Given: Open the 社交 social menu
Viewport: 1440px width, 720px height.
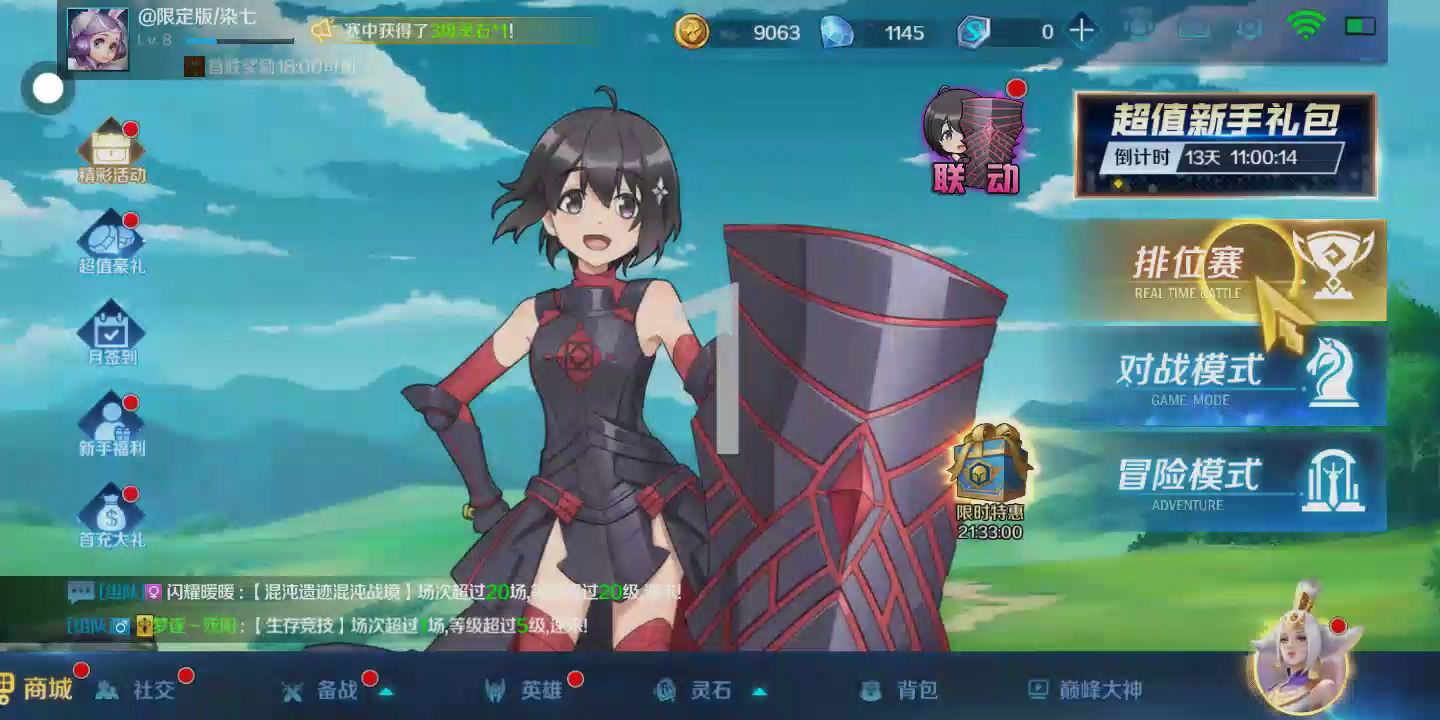Looking at the screenshot, I should [x=138, y=690].
